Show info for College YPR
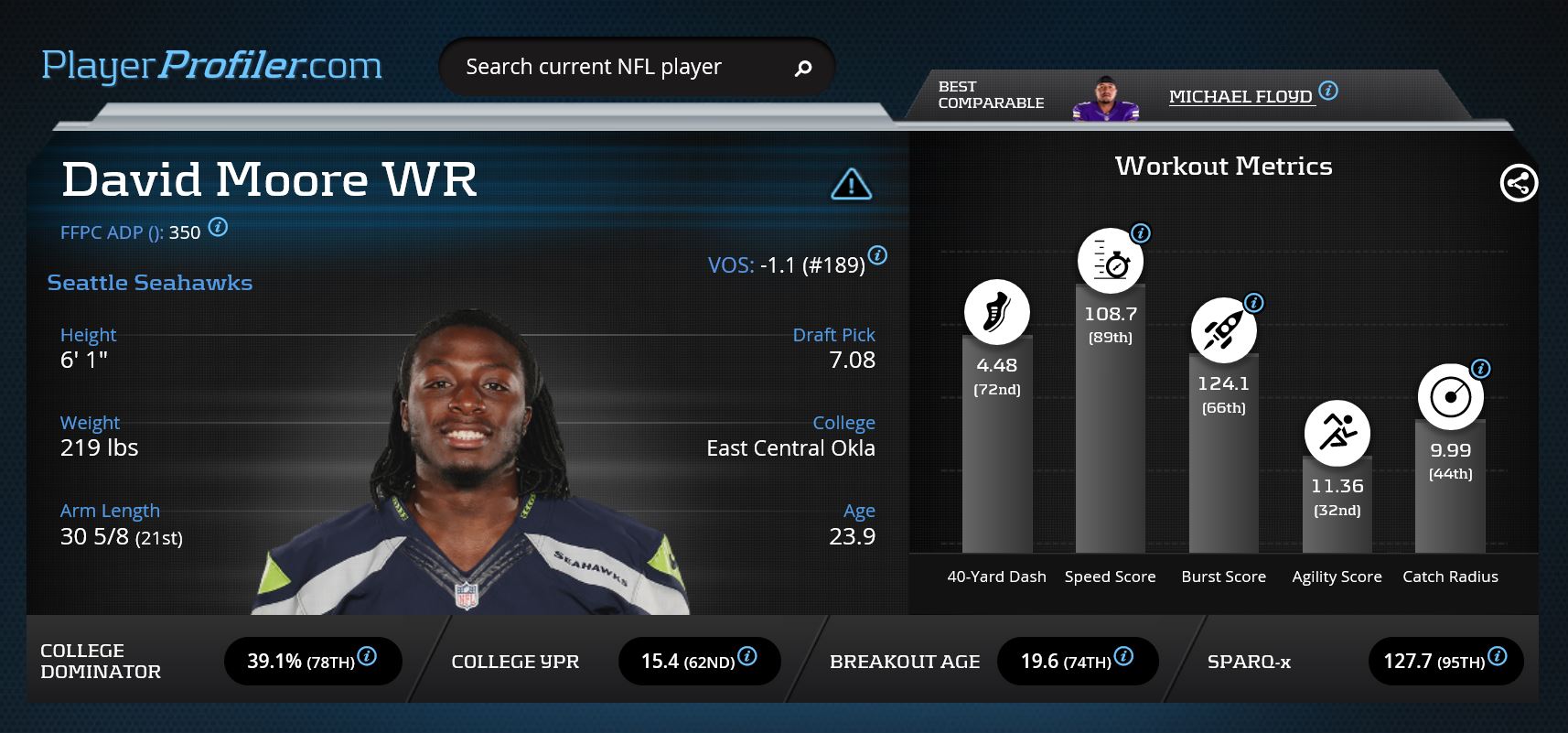Viewport: 1568px width, 733px height. point(746,656)
